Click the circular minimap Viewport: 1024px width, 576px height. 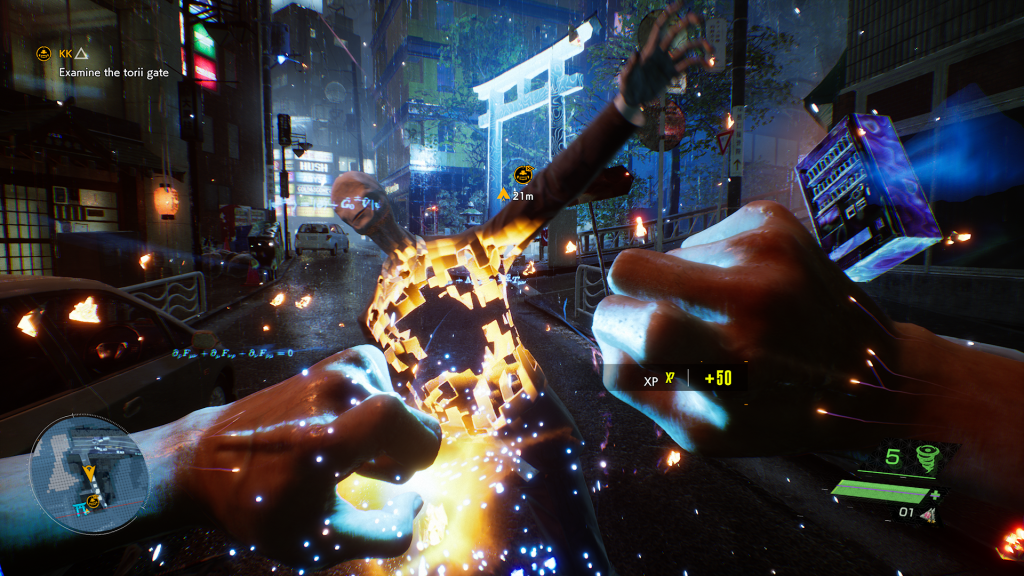coord(89,474)
